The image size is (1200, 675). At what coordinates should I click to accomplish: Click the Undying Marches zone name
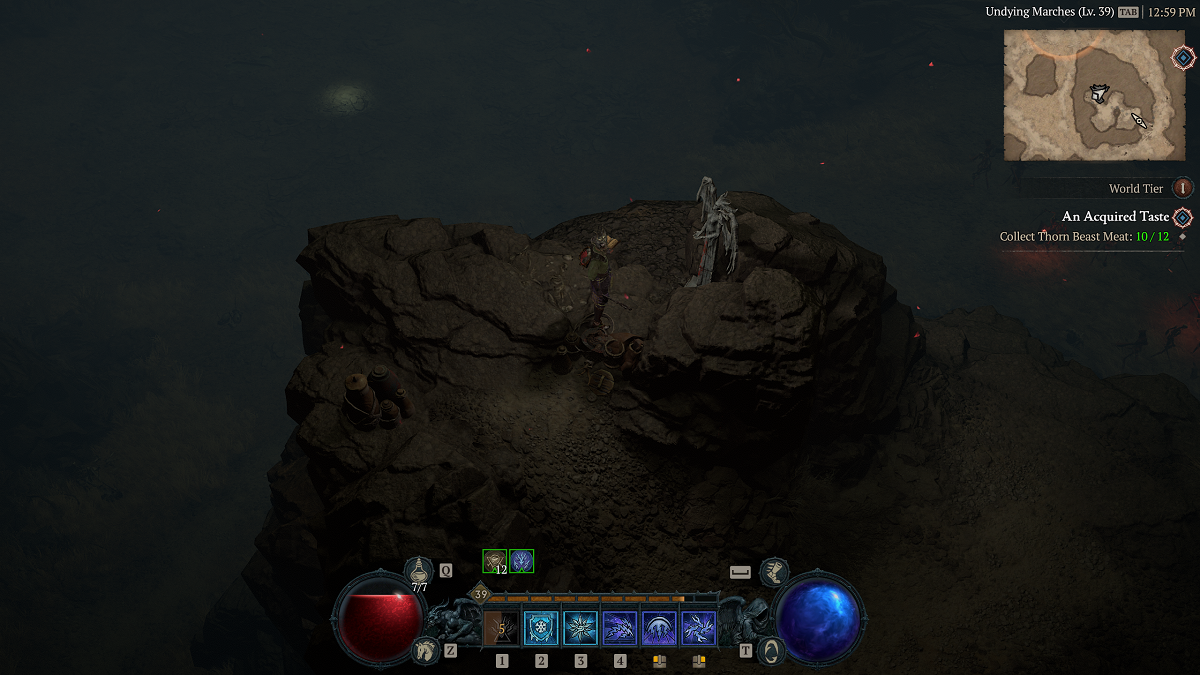point(1045,12)
